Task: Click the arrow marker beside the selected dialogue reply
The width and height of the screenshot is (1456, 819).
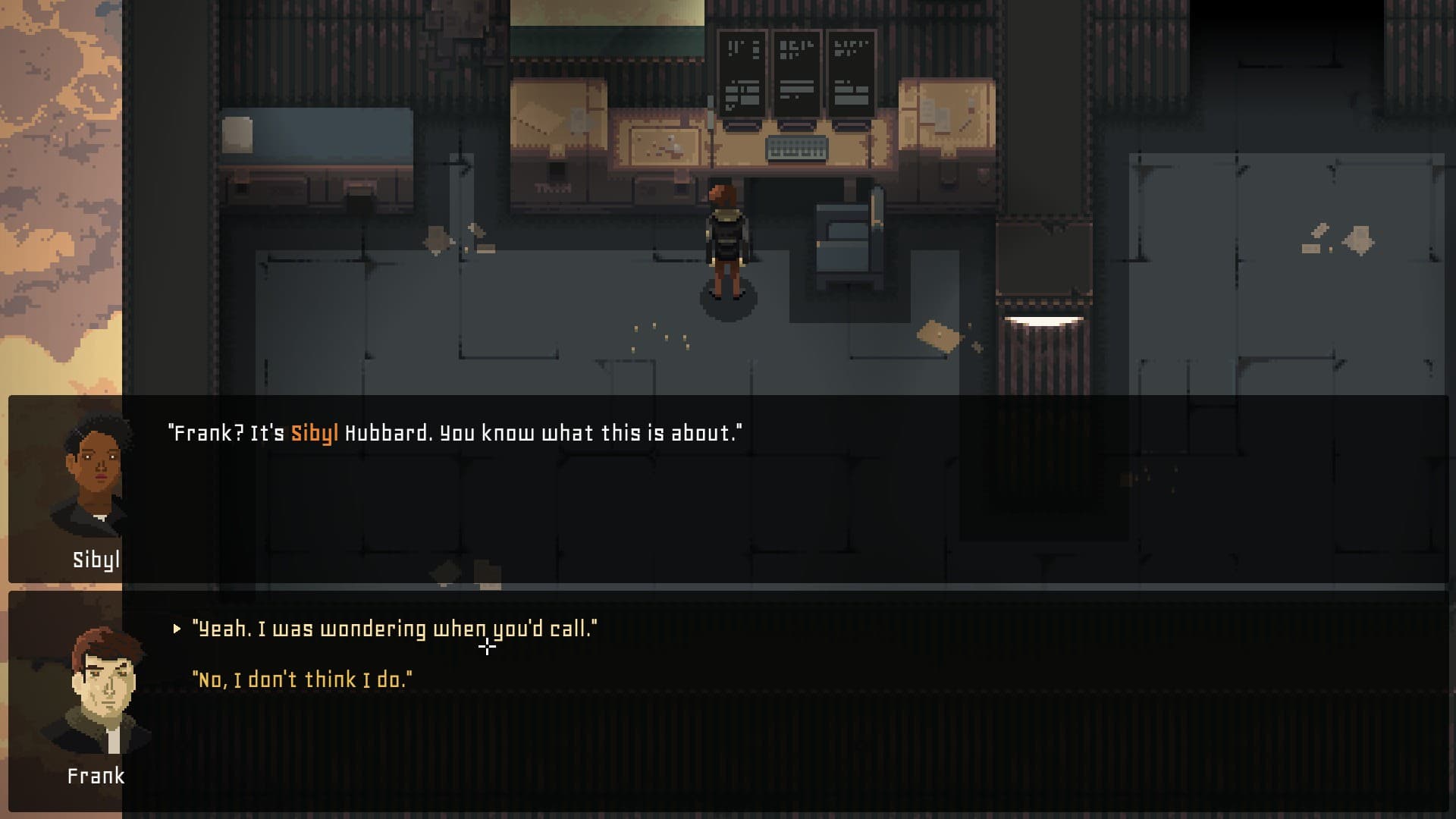Action: coord(176,627)
